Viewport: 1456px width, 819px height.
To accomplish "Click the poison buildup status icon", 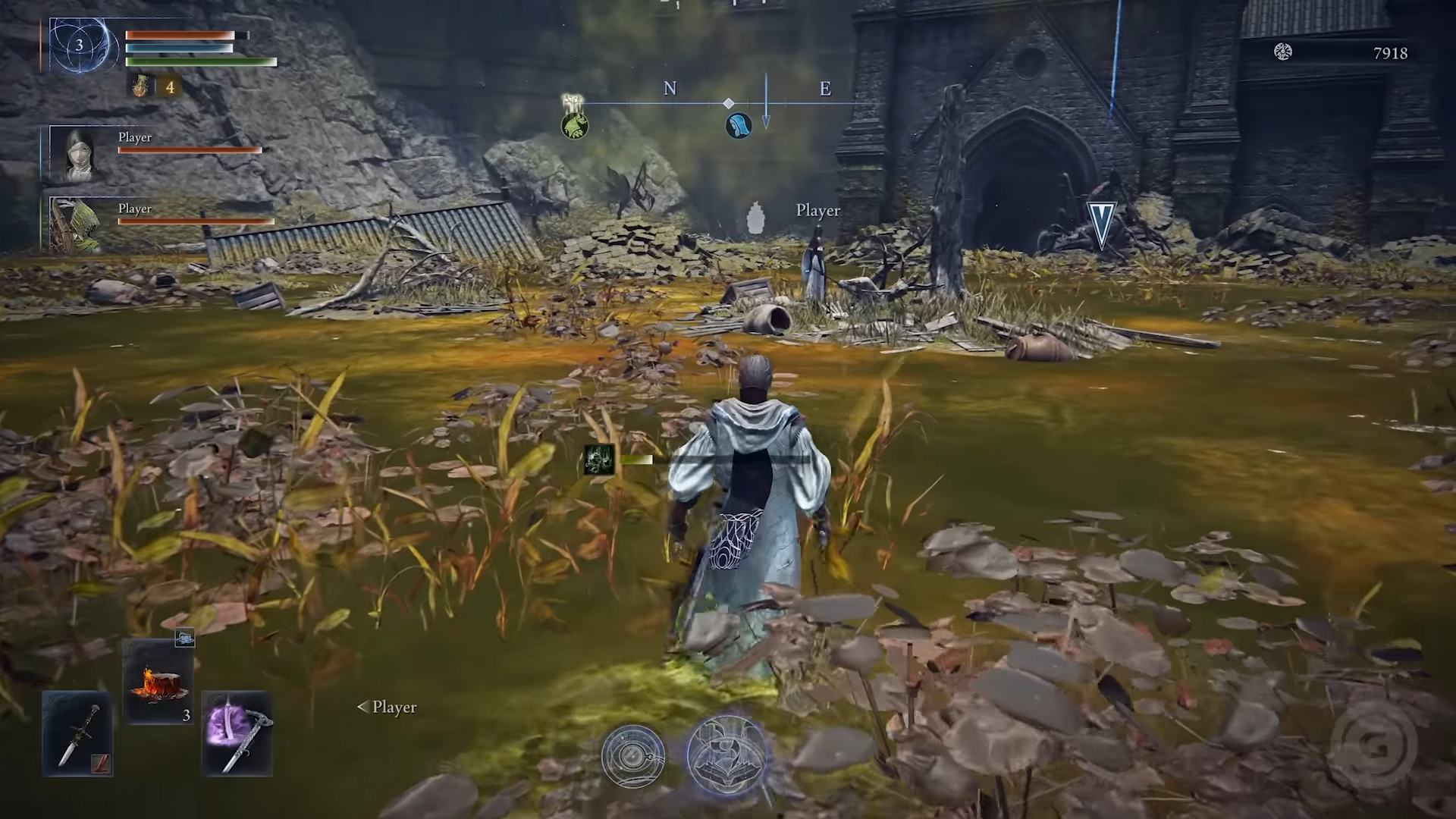I will click(599, 460).
